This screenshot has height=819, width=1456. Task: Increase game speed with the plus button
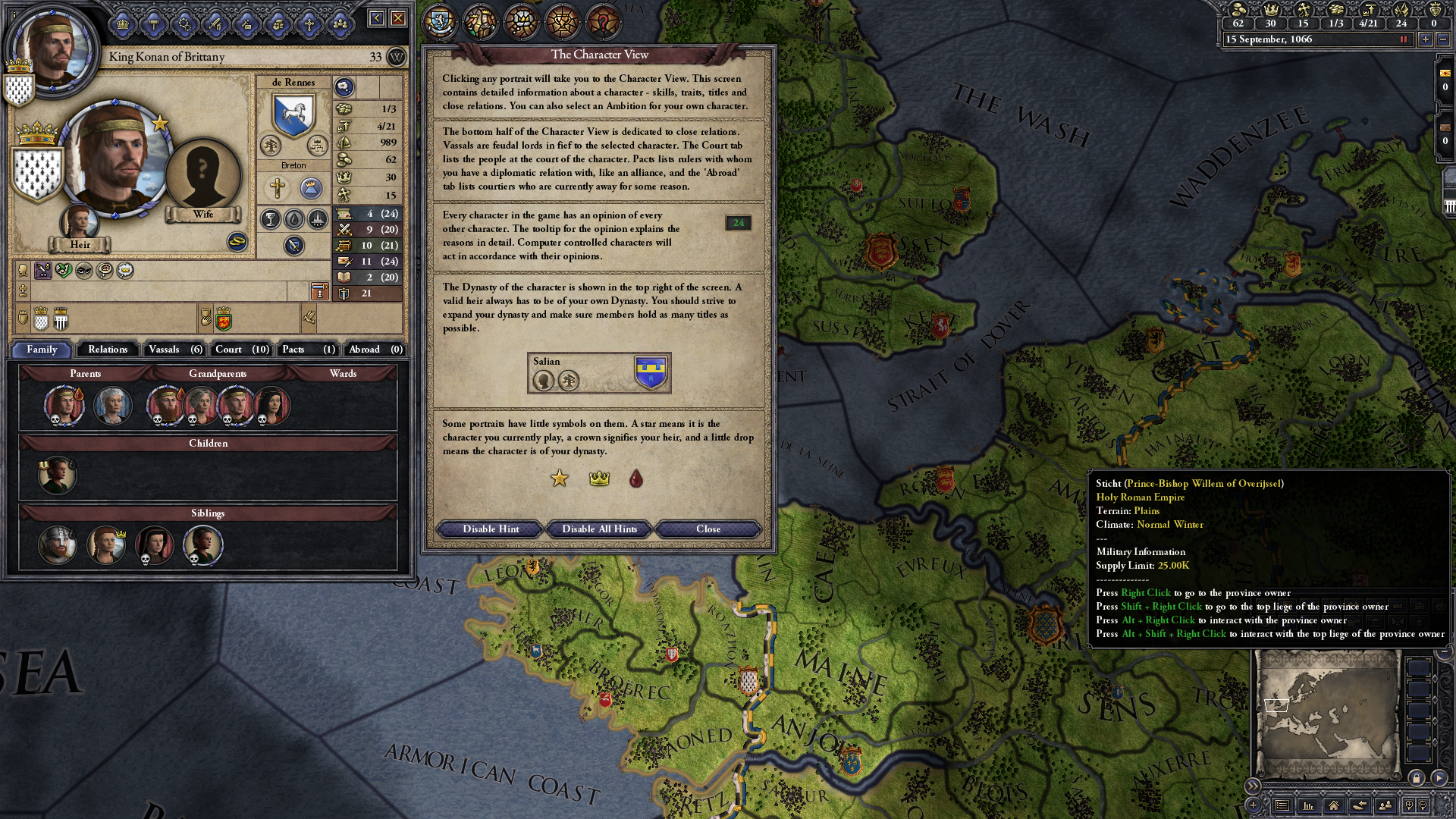pos(1426,39)
